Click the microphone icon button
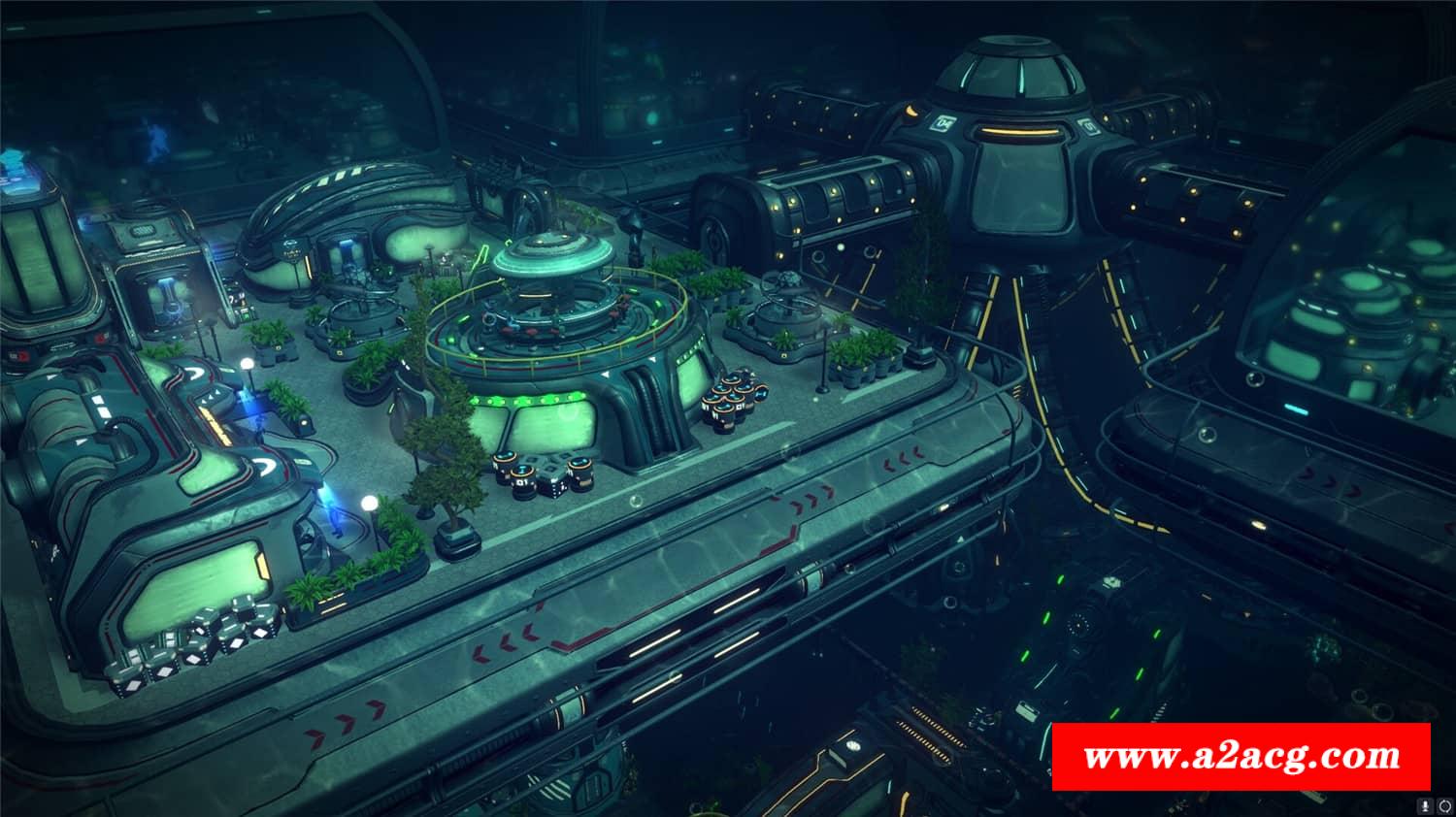1456x817 pixels. [1426, 804]
